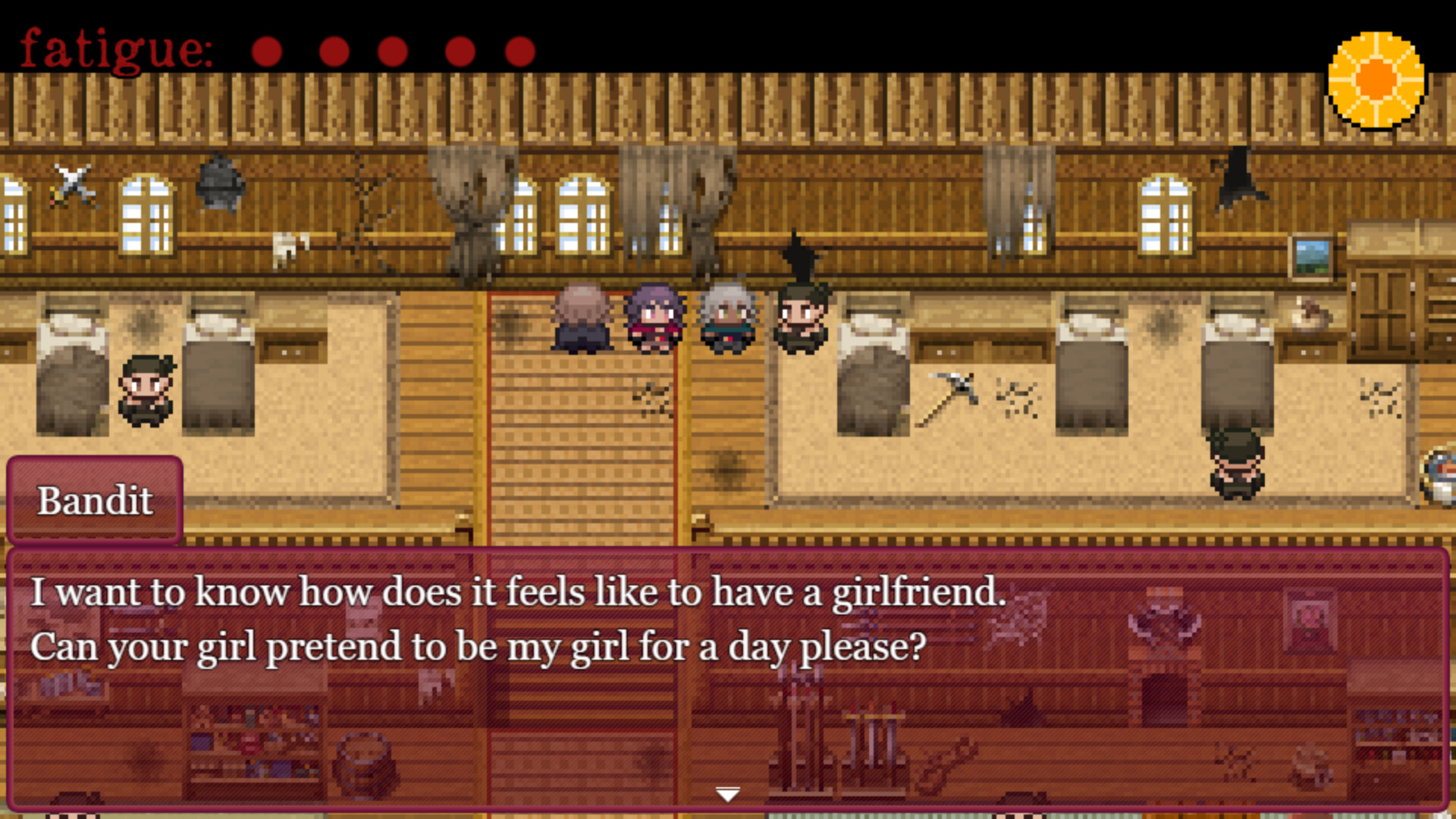Click the Bandit nameplate box
This screenshot has width=1456, height=819.
[96, 500]
